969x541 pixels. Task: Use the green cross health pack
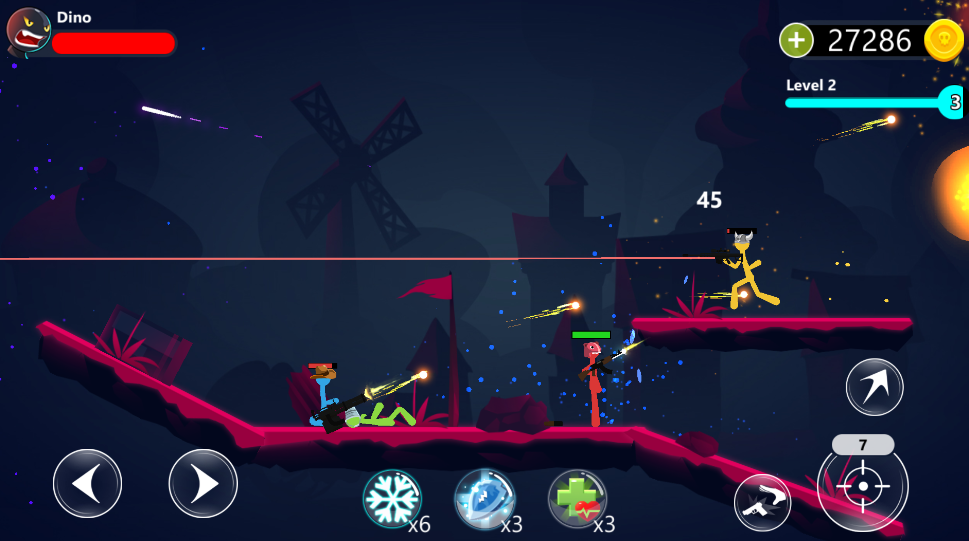point(577,498)
